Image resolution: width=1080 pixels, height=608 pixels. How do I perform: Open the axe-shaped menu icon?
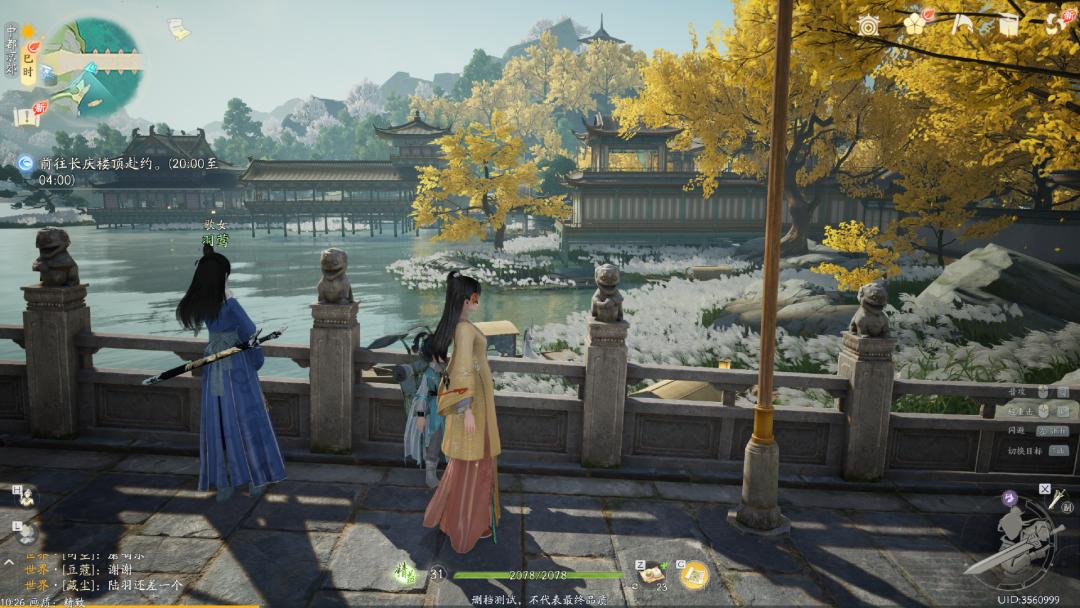962,25
